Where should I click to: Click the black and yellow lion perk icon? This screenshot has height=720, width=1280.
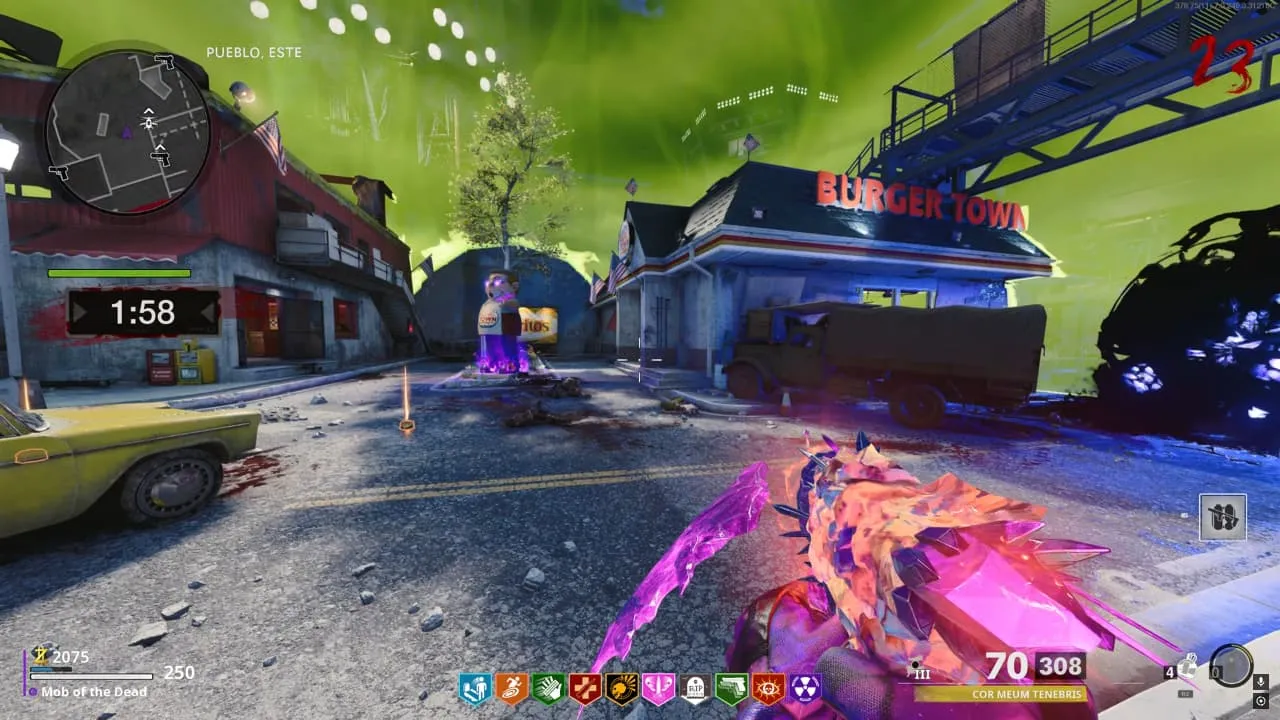tap(622, 688)
